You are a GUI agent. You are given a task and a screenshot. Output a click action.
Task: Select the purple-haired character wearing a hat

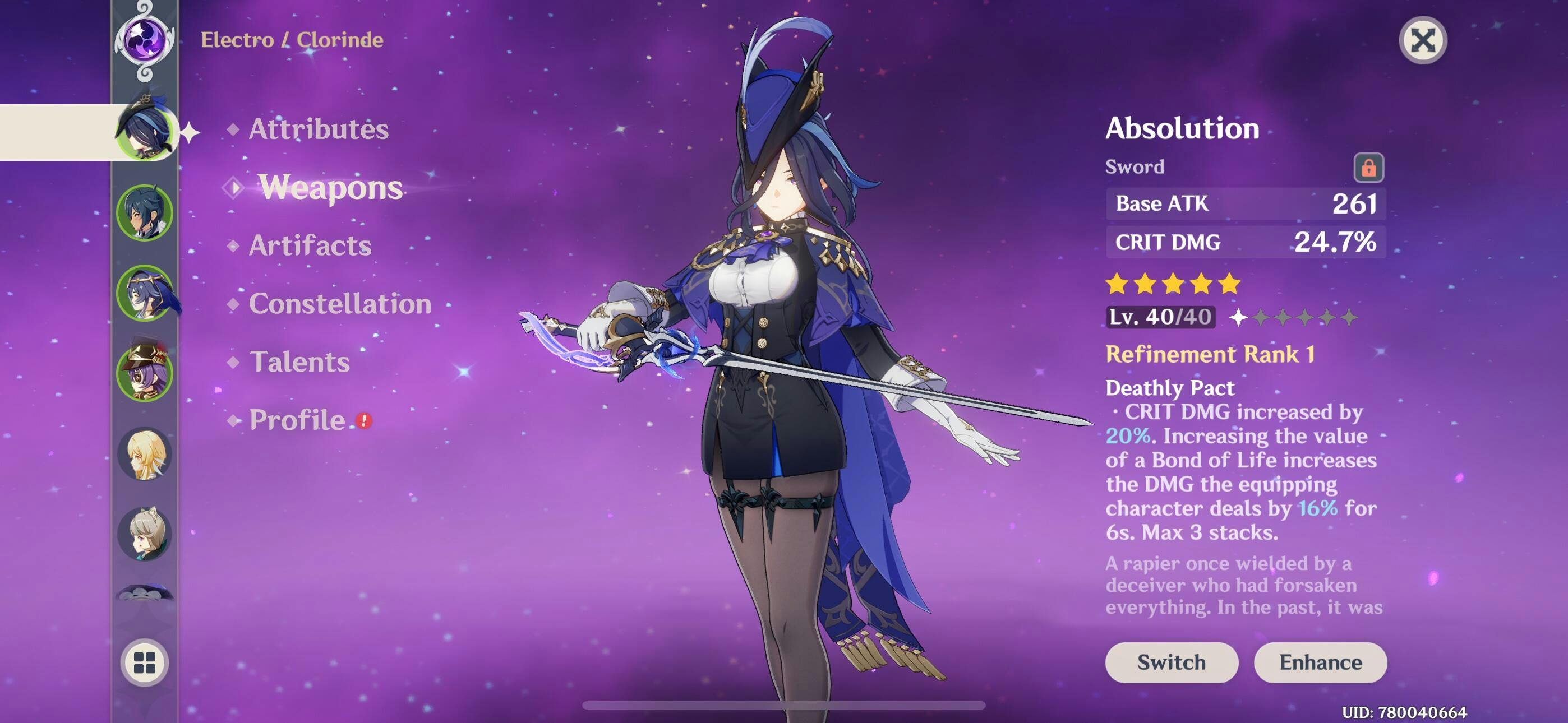[x=145, y=373]
